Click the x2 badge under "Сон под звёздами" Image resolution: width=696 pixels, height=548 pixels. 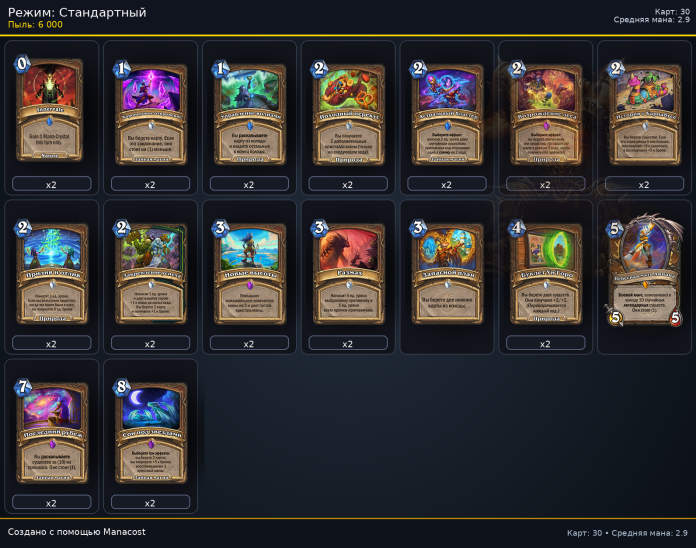[x=150, y=502]
